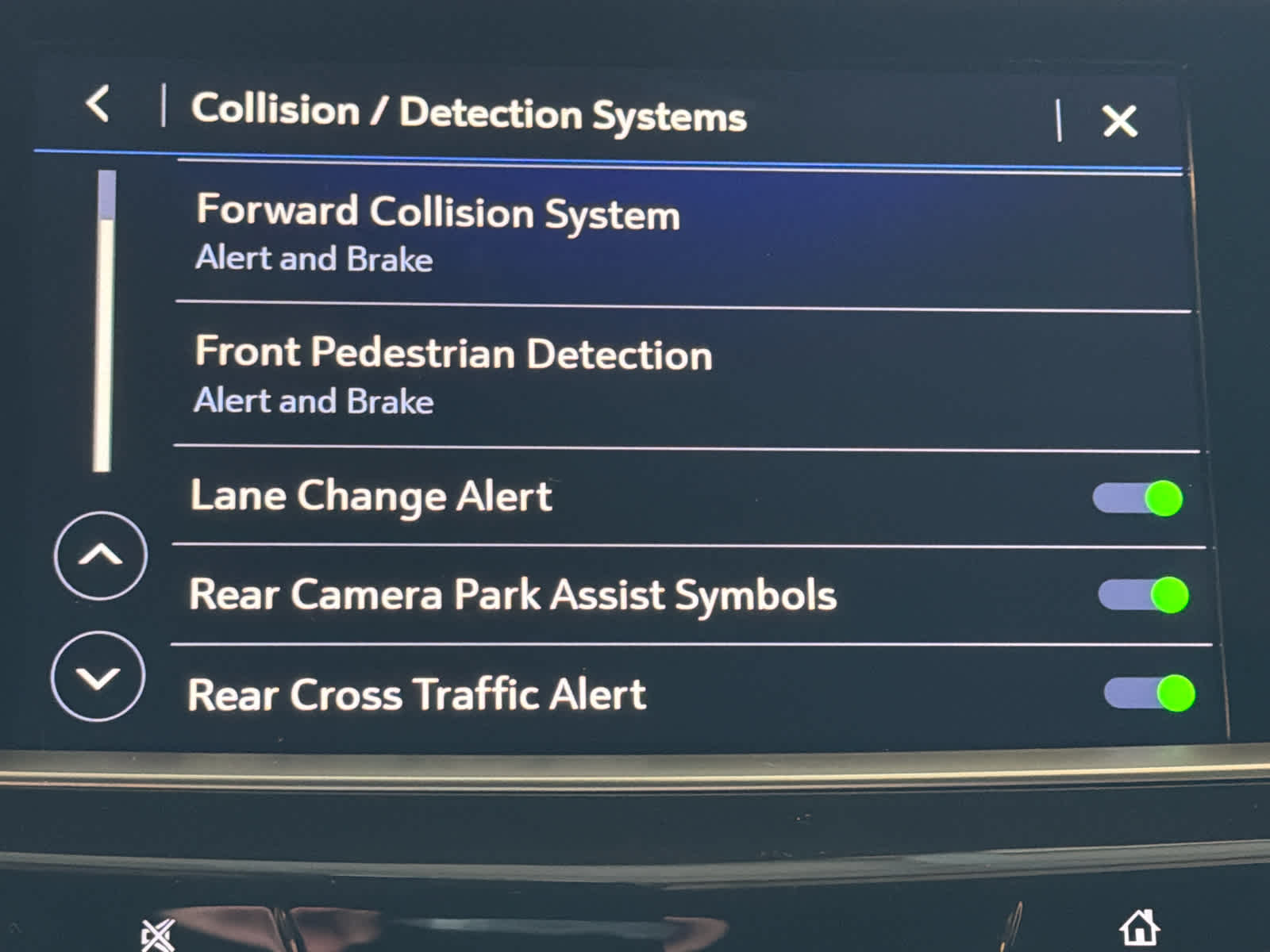Click the vertical scrollbar on the list
This screenshot has width=1270, height=952.
click(x=103, y=321)
